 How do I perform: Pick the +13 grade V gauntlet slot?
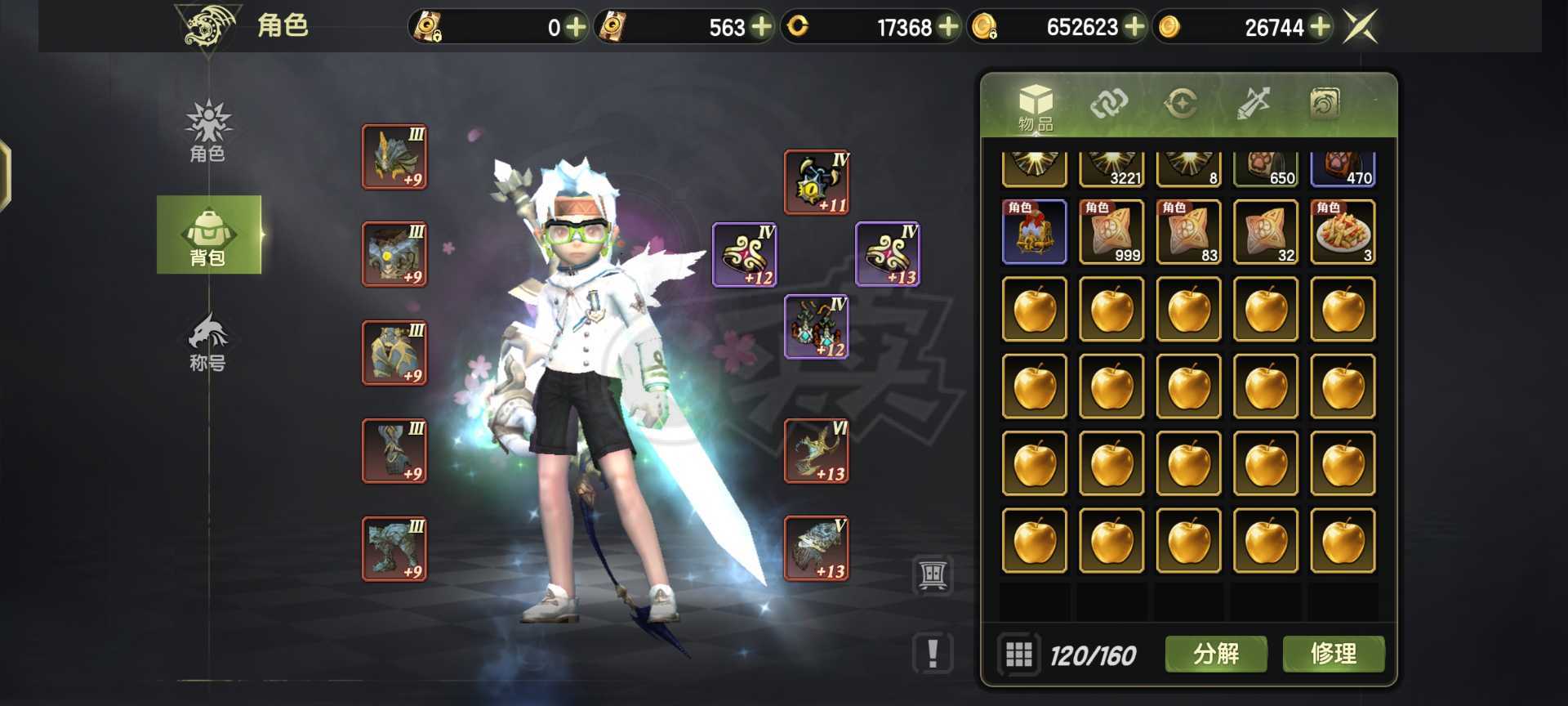coord(816,548)
